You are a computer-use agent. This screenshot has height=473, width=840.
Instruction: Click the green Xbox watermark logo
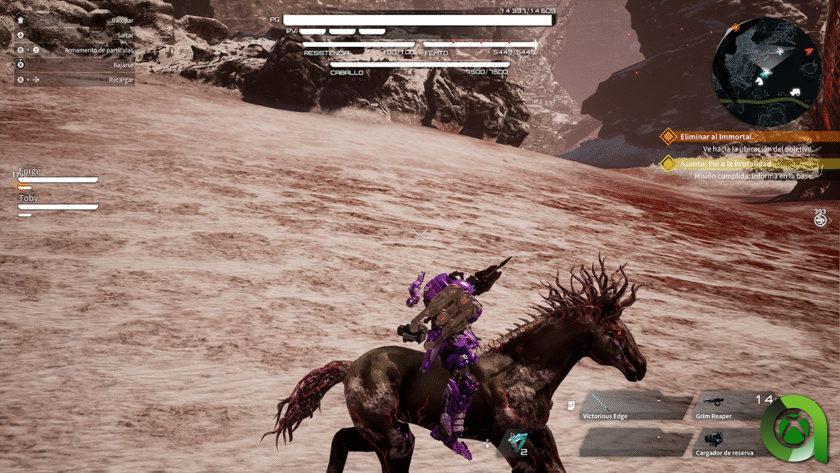click(x=795, y=430)
